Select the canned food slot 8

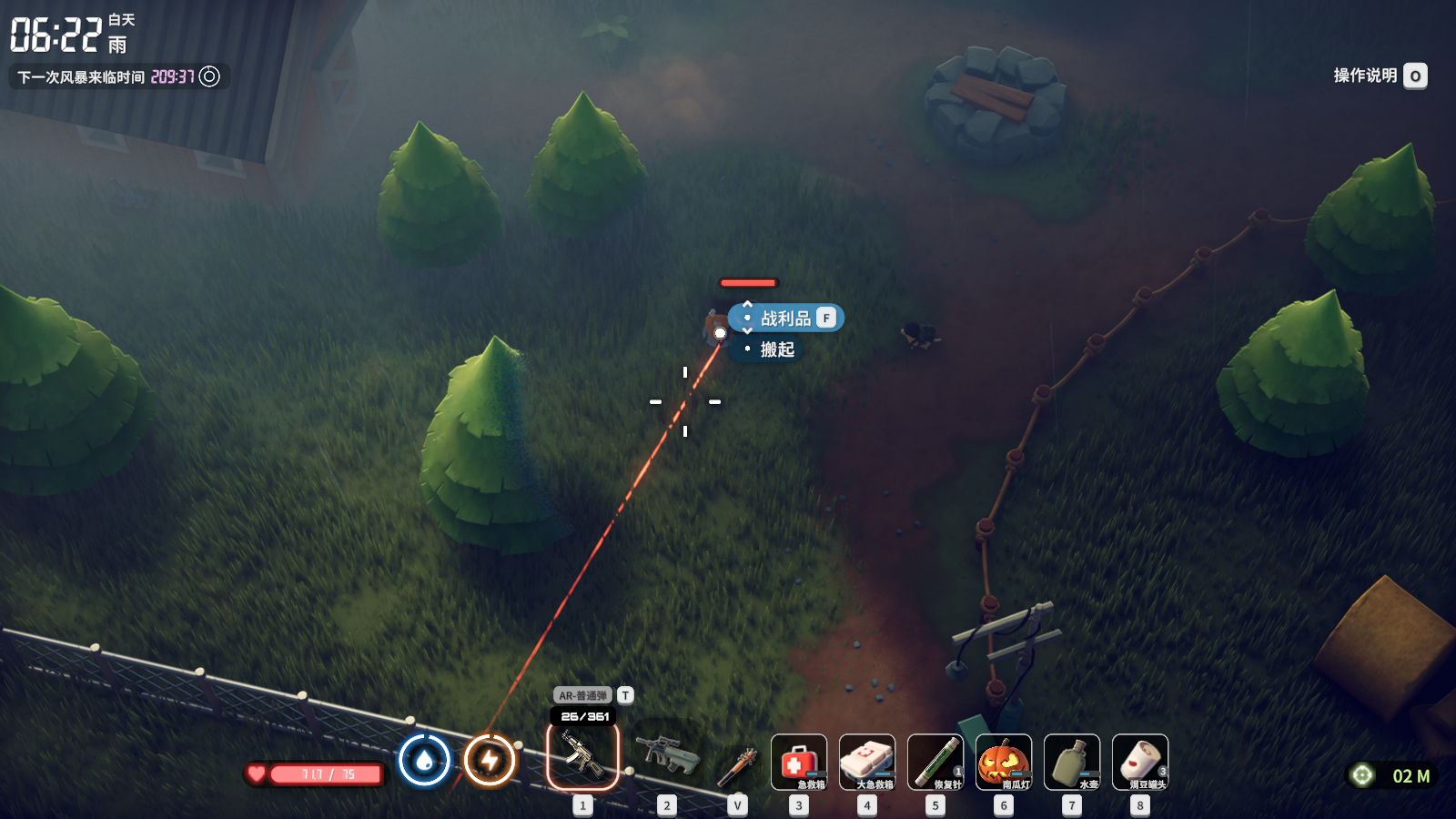(x=1140, y=762)
